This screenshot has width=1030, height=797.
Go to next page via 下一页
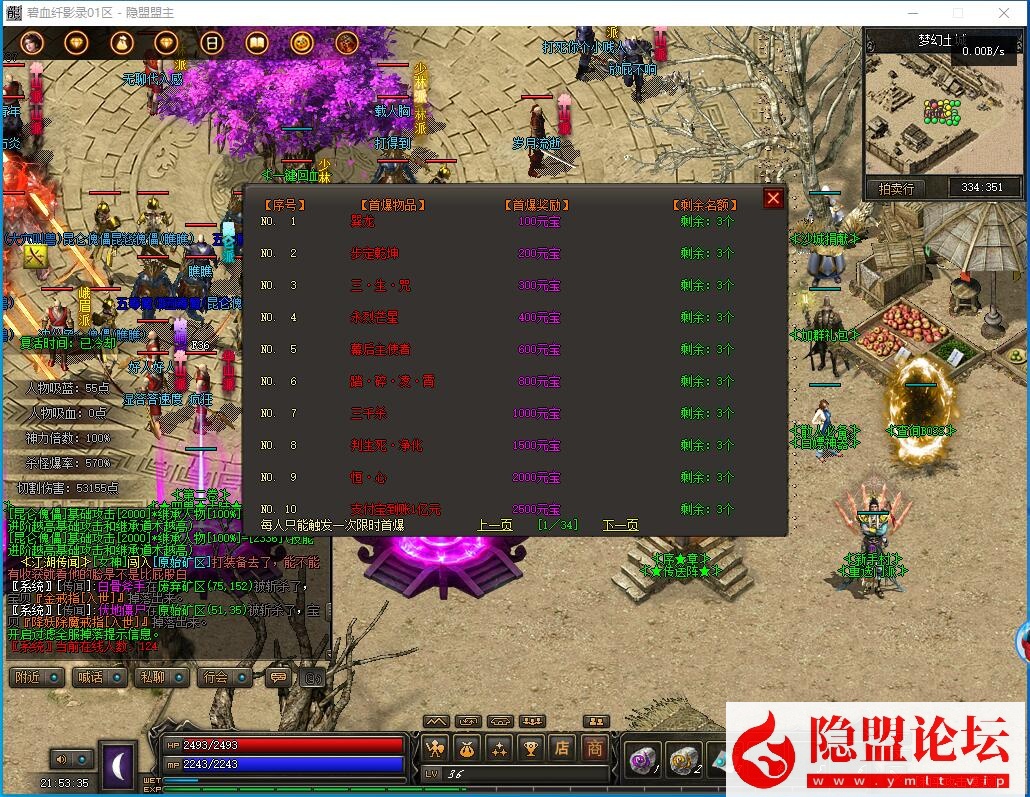[620, 525]
